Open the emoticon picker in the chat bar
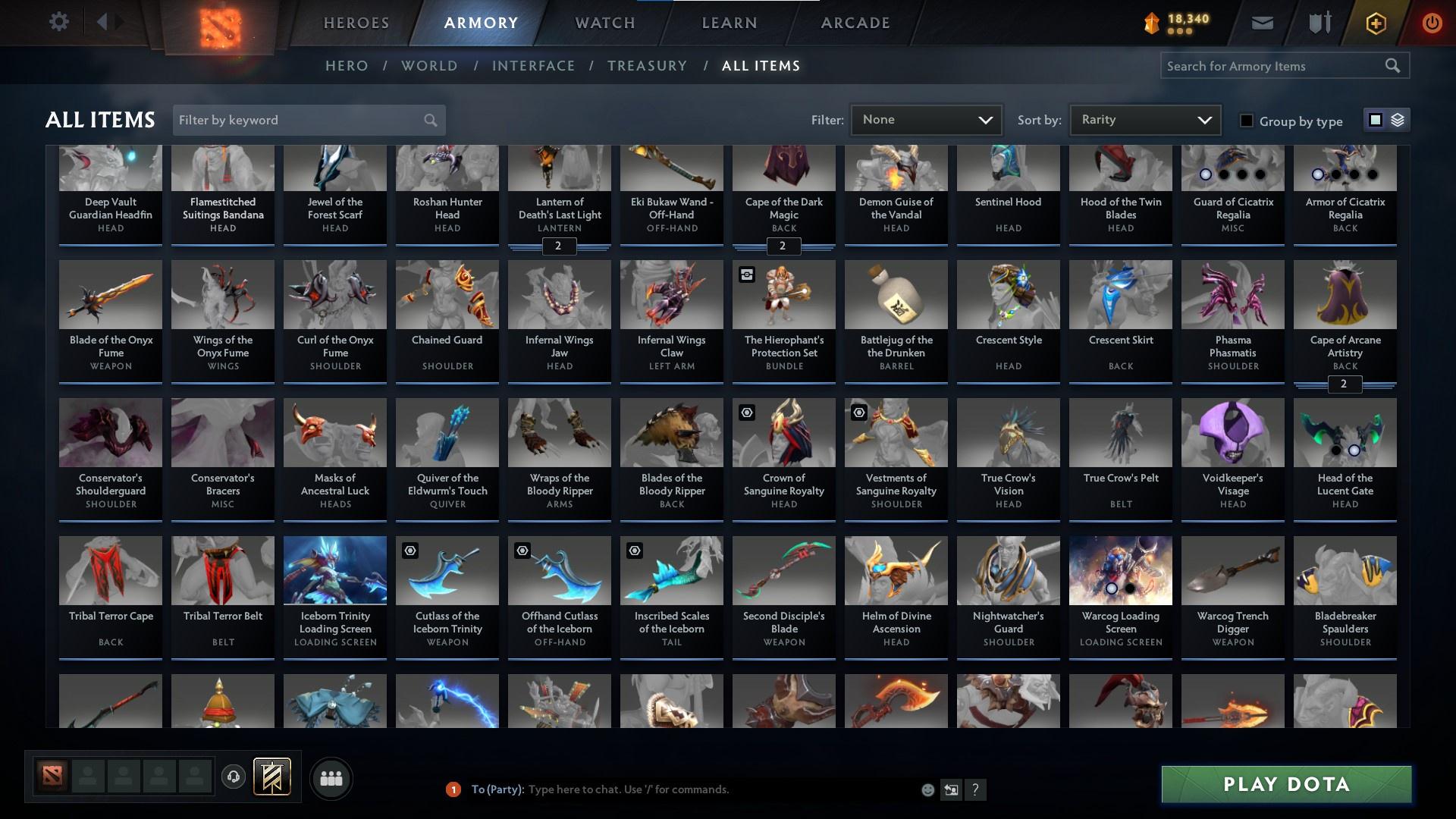This screenshot has height=819, width=1456. pyautogui.click(x=927, y=789)
